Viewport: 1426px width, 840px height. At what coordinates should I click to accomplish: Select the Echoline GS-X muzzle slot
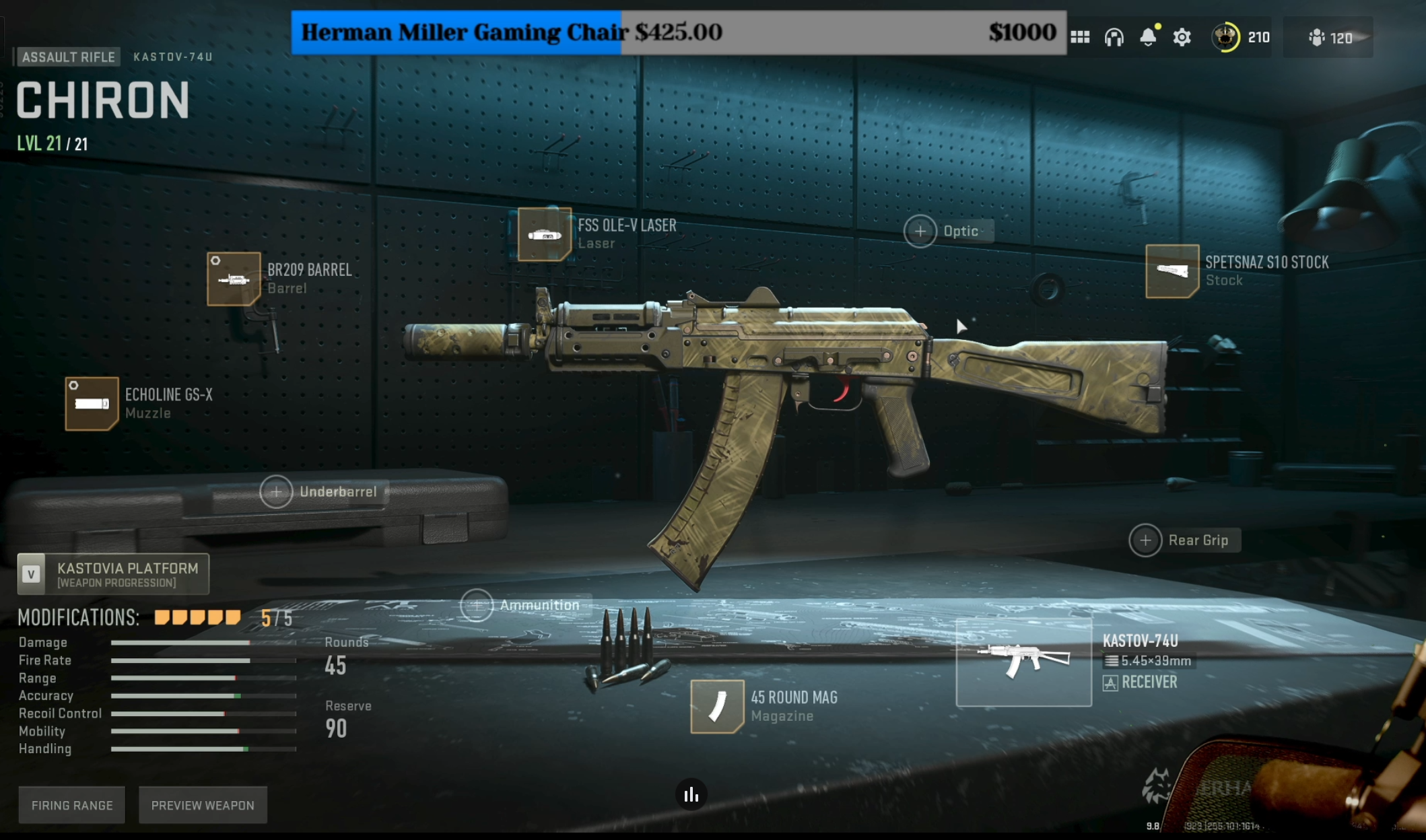tap(92, 403)
